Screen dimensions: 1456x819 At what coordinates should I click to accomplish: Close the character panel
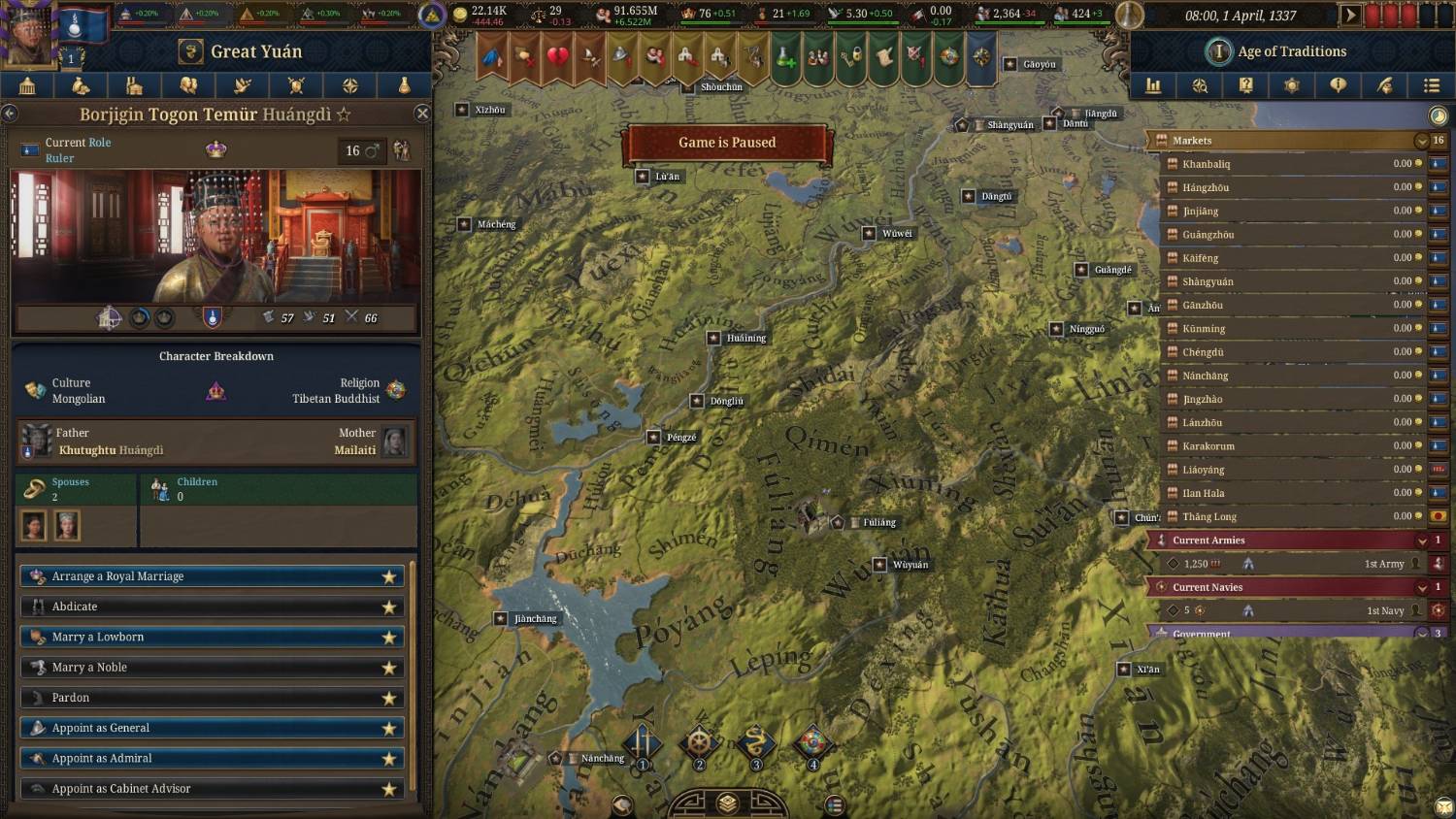coord(422,114)
